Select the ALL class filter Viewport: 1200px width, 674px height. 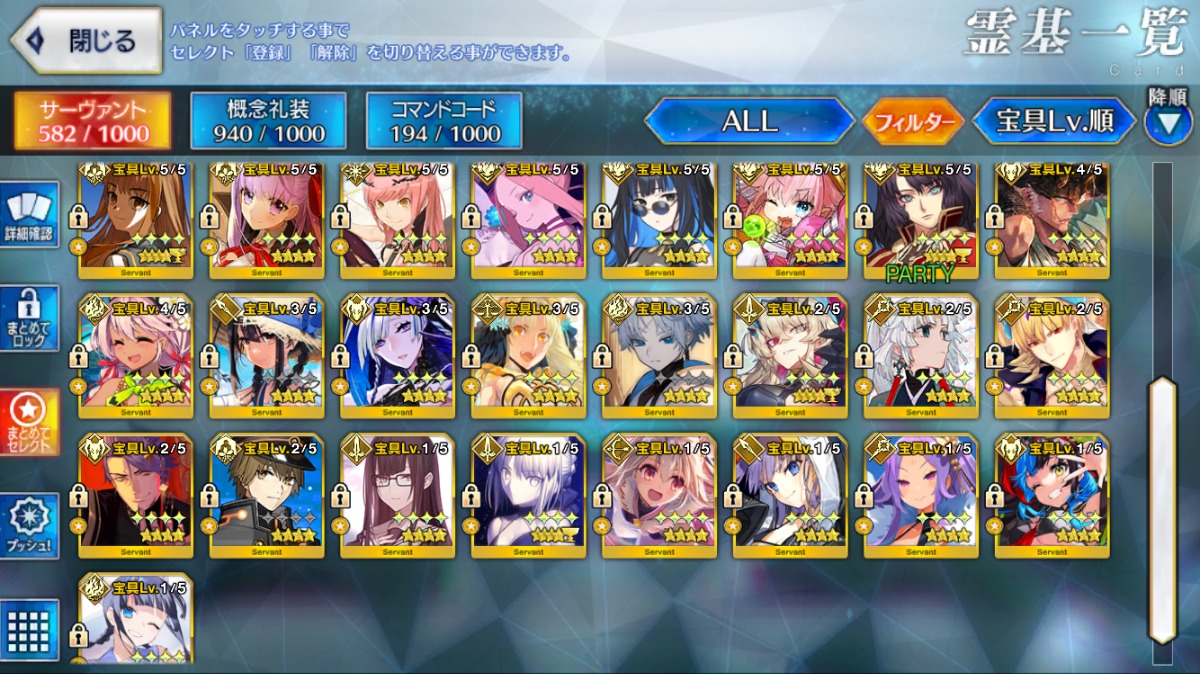(x=750, y=122)
